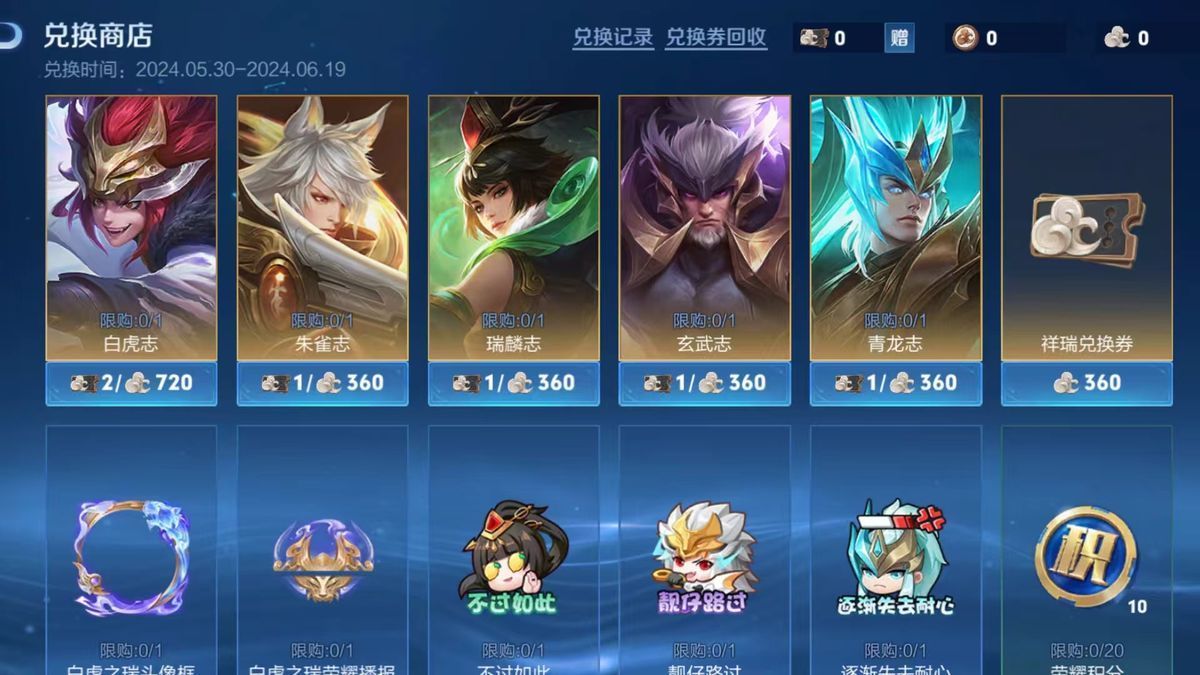Go back using the top-left arrow
The image size is (1200, 675).
coord(10,38)
